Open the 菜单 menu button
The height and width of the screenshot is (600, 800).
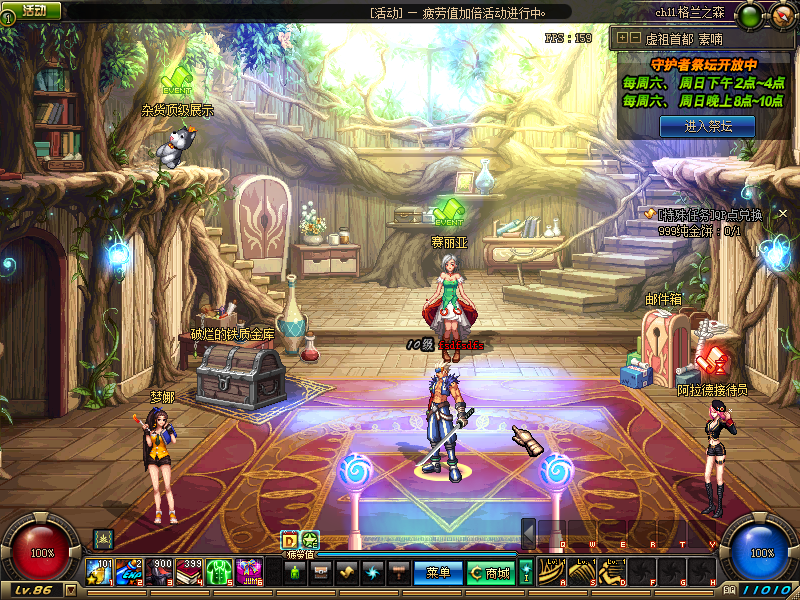pos(438,573)
